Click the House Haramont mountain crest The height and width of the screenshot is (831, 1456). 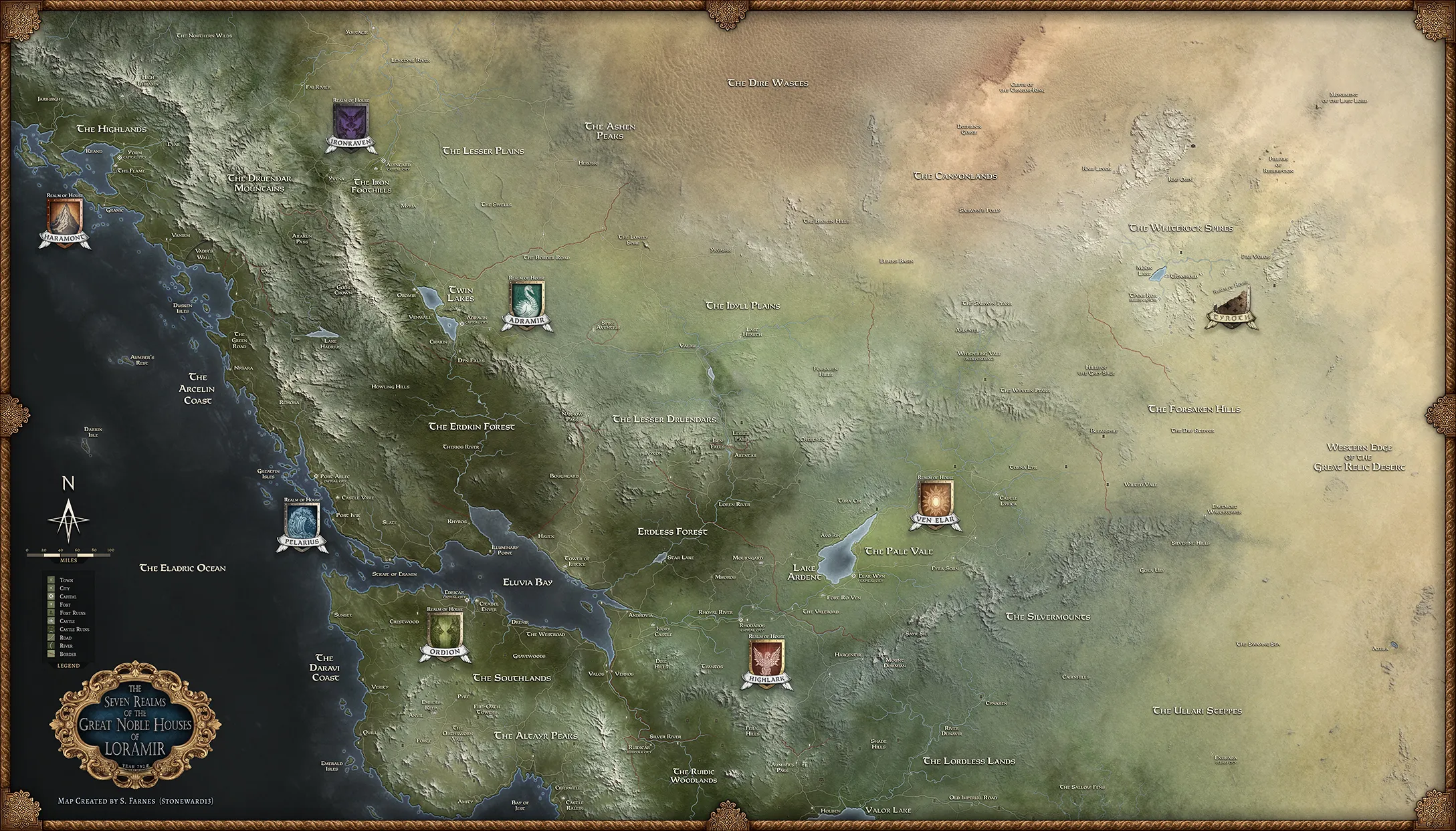coord(65,219)
